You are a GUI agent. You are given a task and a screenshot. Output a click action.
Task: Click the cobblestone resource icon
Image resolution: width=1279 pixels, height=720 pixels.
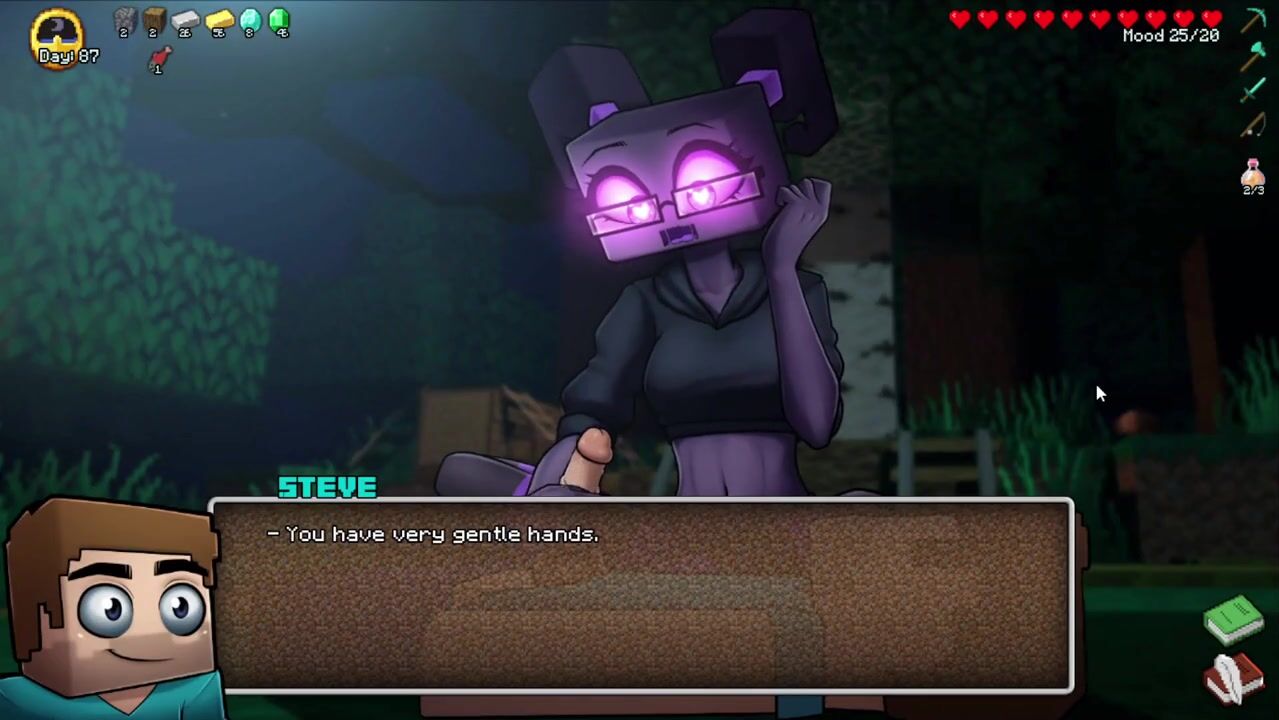click(124, 20)
